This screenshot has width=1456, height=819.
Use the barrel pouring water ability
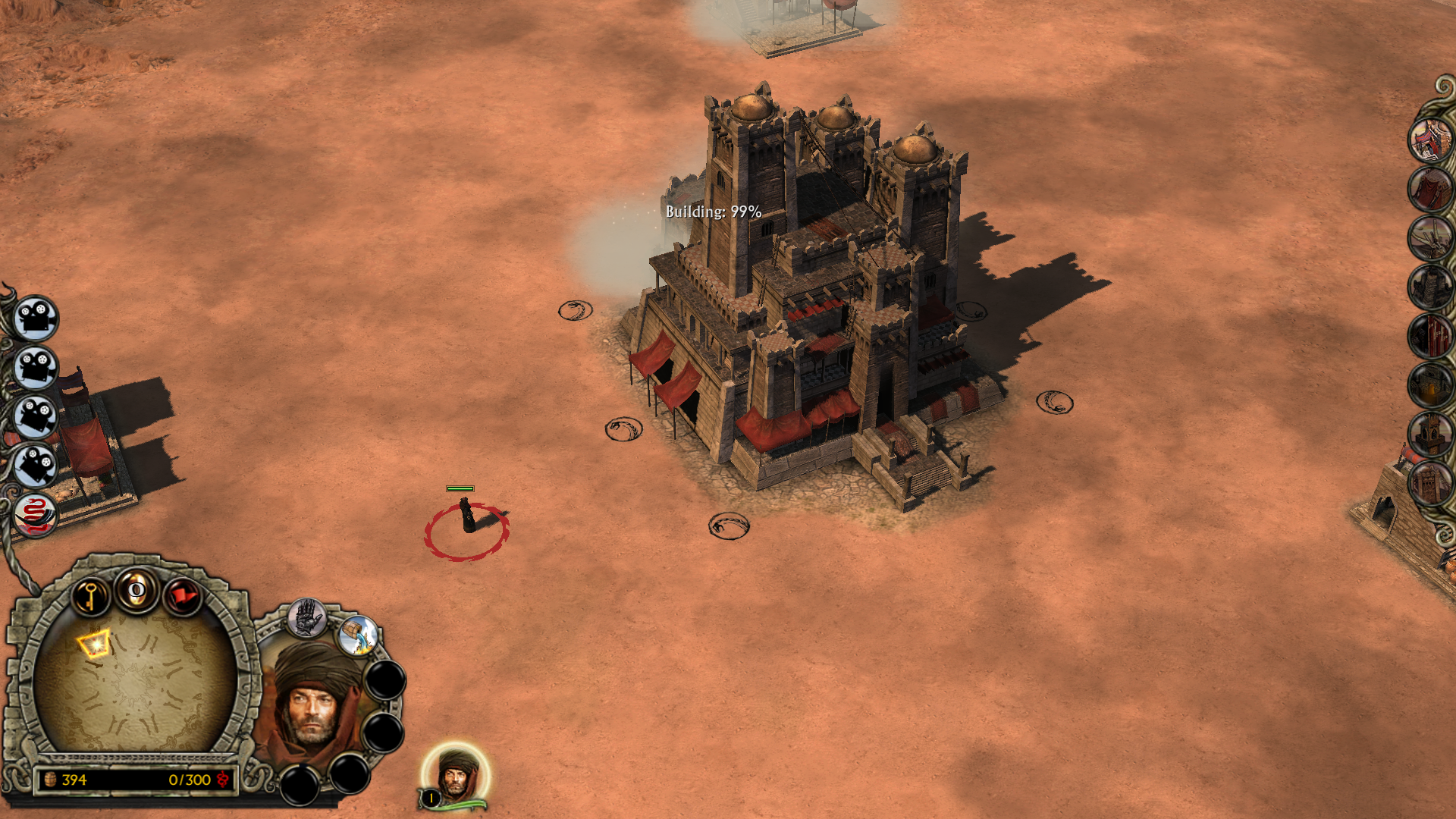pyautogui.click(x=358, y=635)
